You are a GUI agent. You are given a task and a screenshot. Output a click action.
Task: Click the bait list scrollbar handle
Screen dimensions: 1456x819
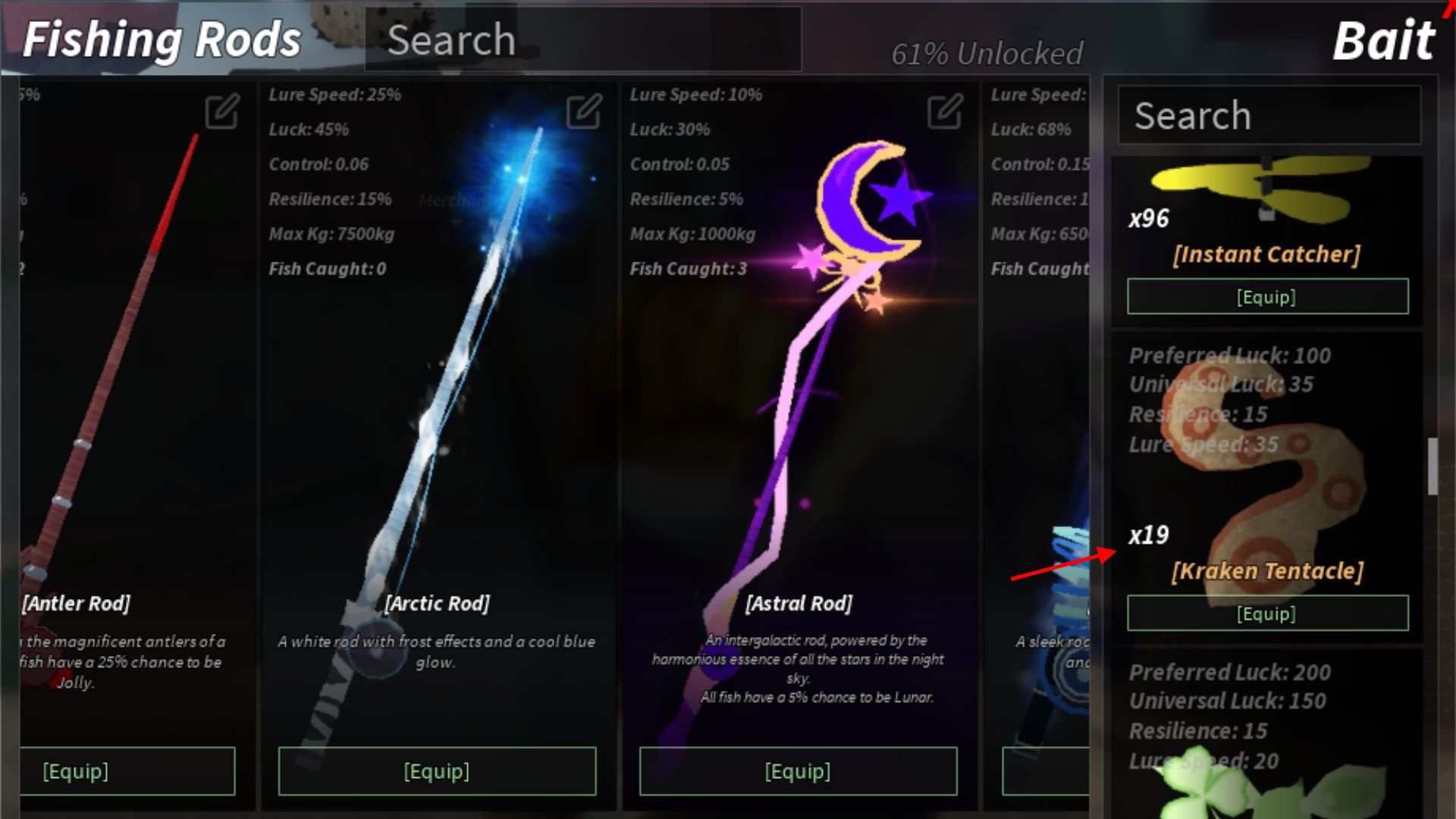[x=1432, y=466]
